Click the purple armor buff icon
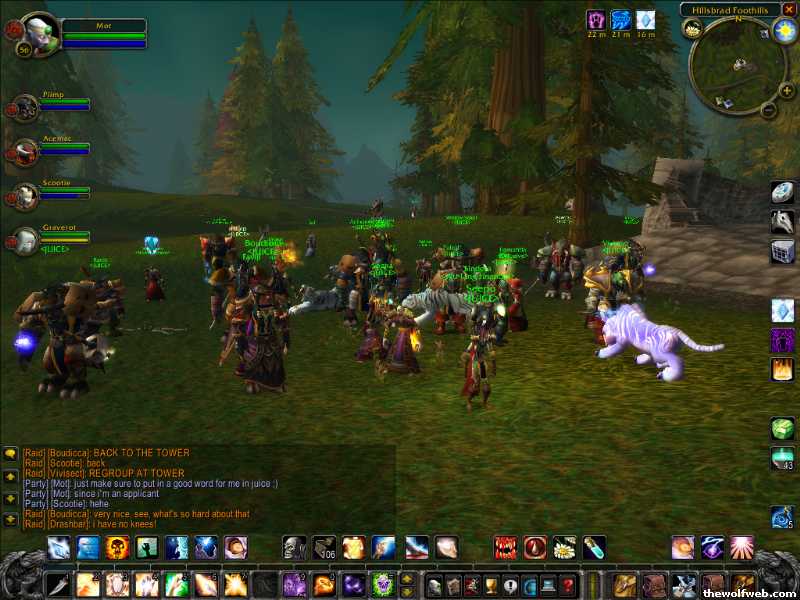This screenshot has height=600, width=800. click(x=596, y=19)
